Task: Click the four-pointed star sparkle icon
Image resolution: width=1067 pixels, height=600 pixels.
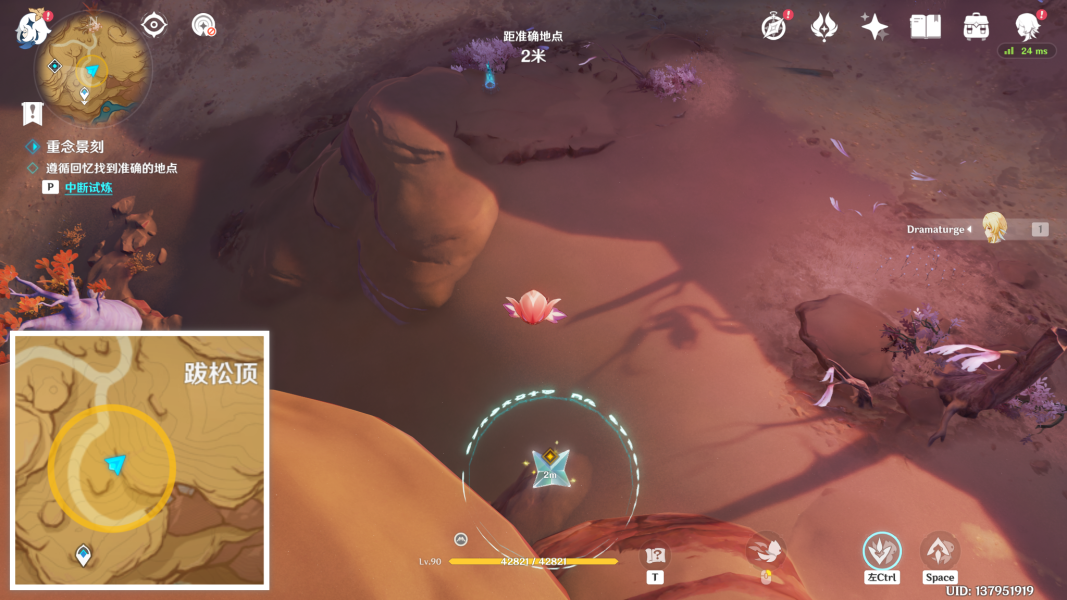Action: [x=875, y=27]
